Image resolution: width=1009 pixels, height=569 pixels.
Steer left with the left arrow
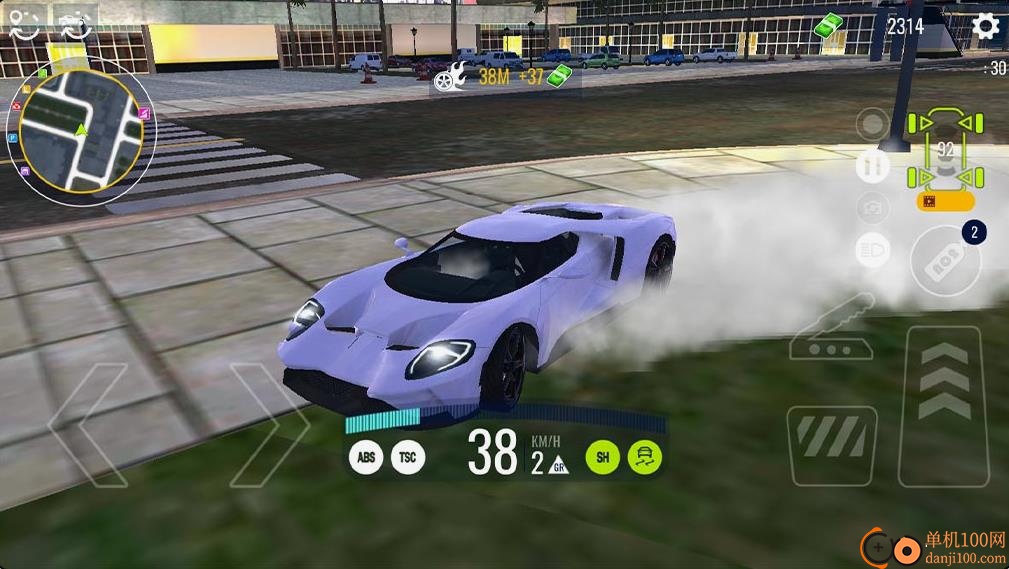click(88, 424)
